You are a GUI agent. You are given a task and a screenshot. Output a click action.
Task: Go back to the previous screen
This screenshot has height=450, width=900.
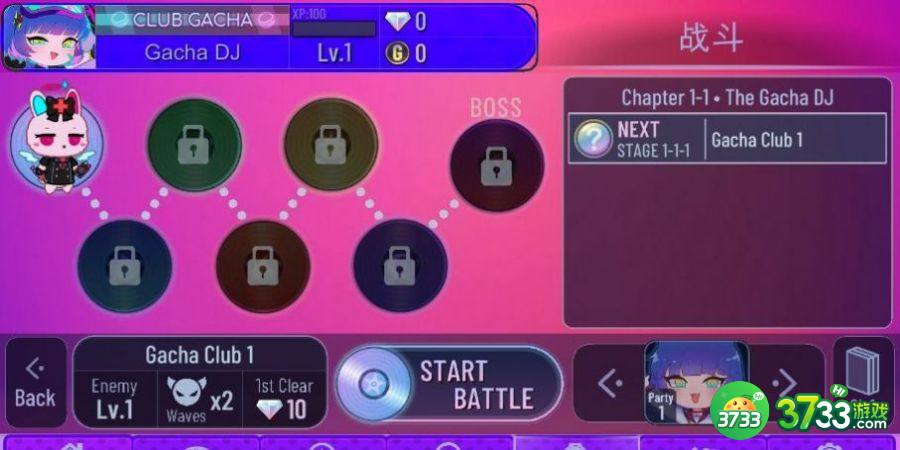(x=35, y=384)
